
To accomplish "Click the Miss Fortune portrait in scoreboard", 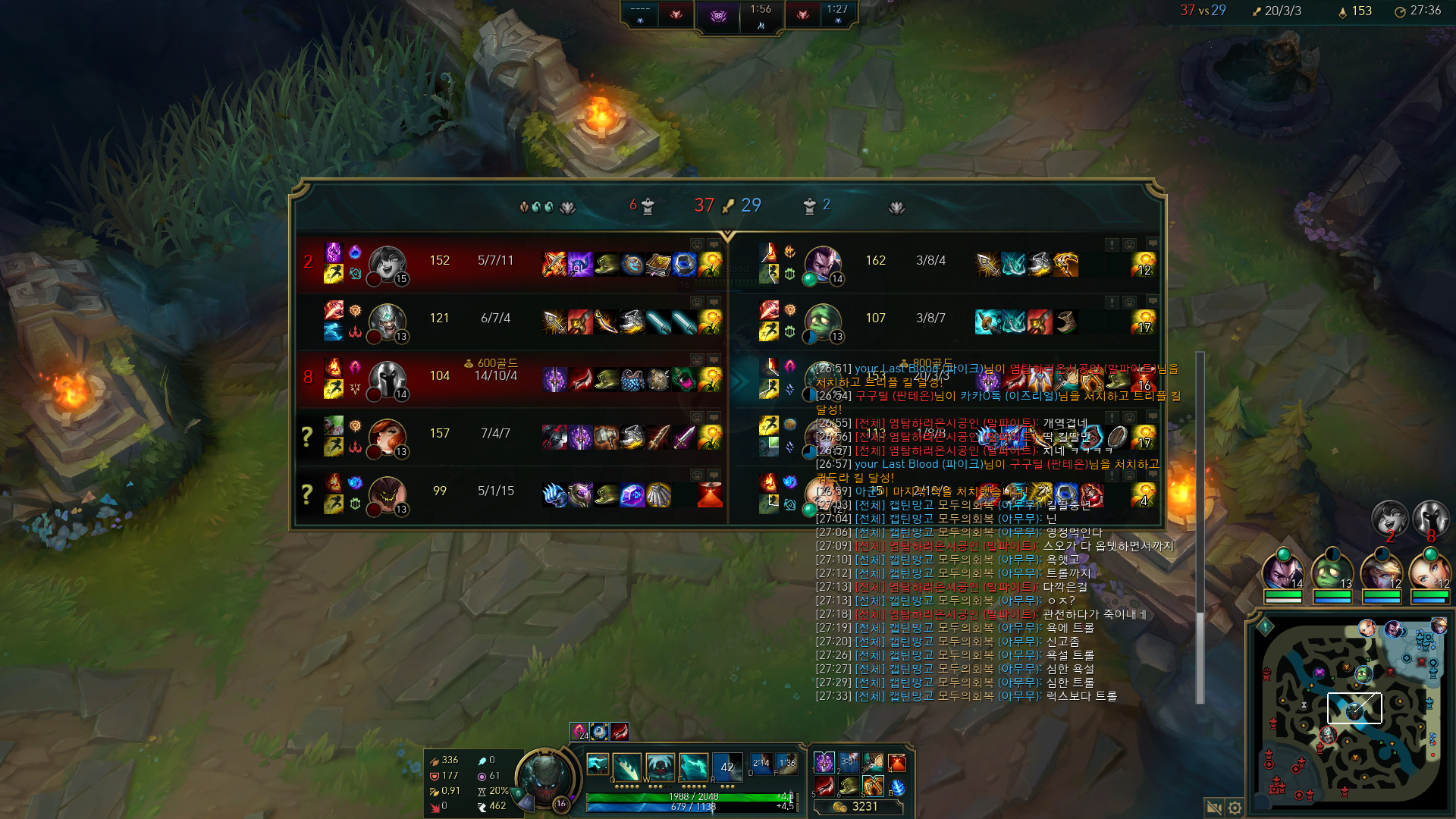I will coord(387,434).
